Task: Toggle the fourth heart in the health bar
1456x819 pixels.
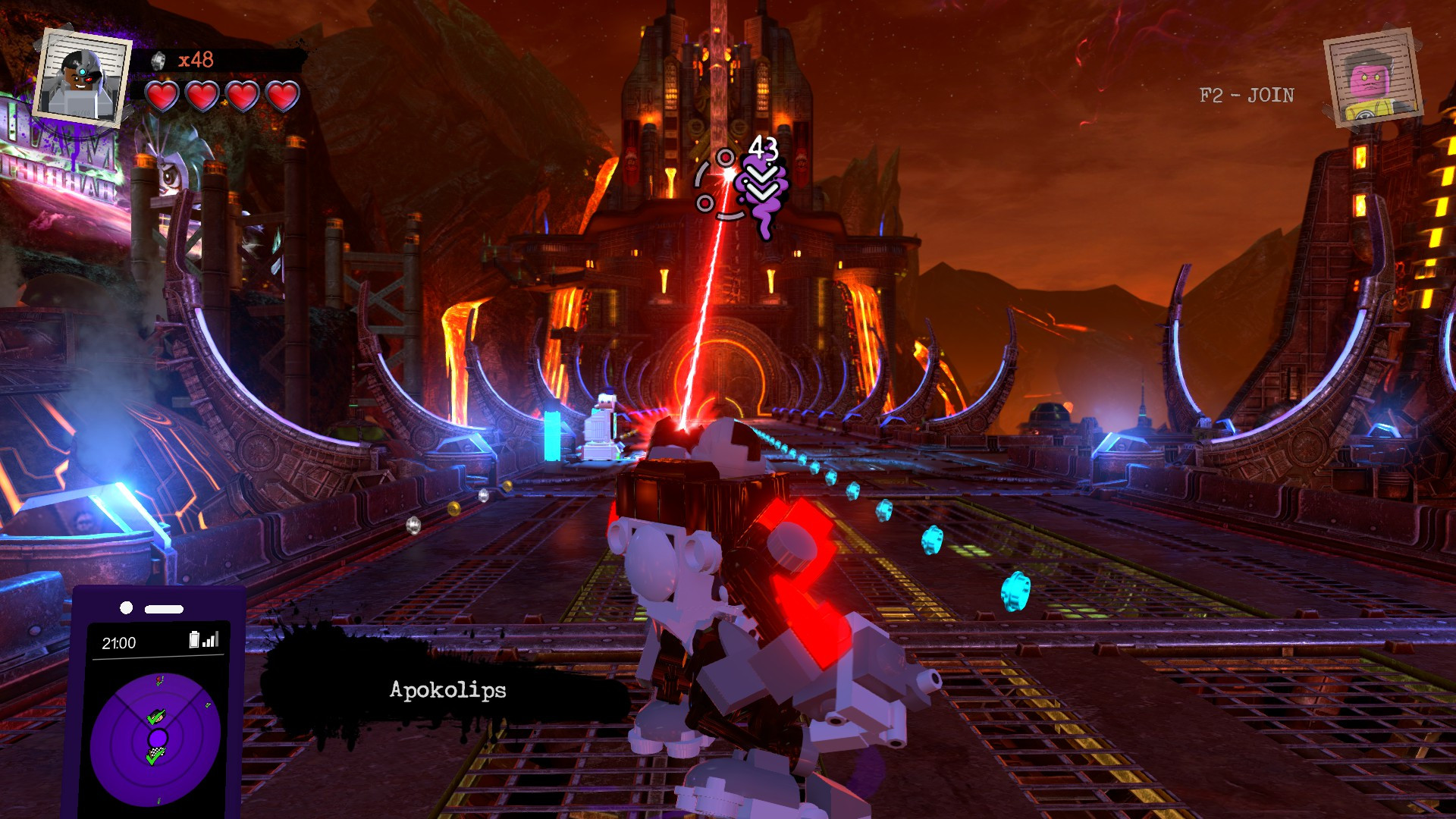Action: [x=281, y=96]
